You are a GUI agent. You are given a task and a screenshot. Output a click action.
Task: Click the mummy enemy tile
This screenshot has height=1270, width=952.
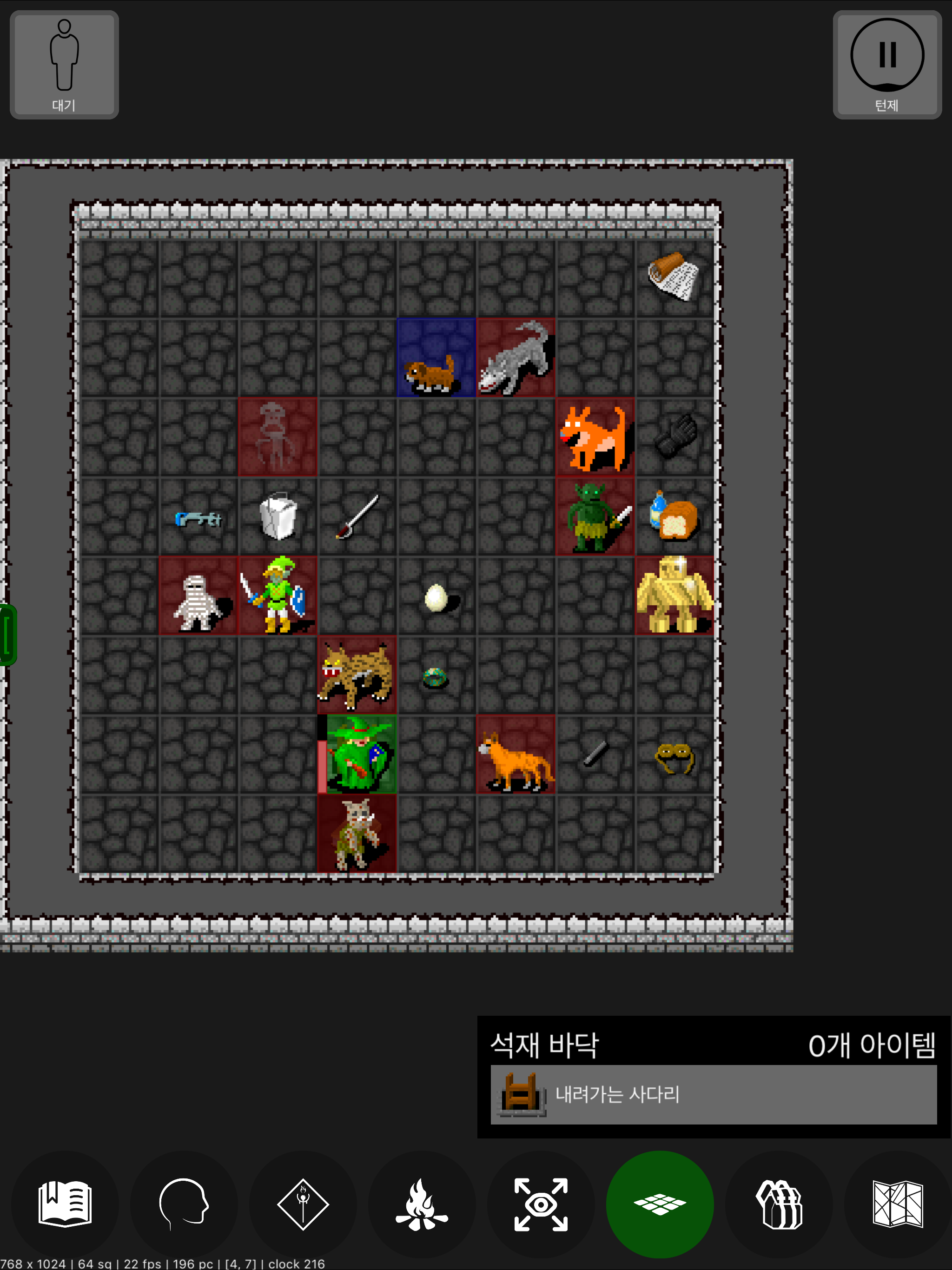point(198,595)
